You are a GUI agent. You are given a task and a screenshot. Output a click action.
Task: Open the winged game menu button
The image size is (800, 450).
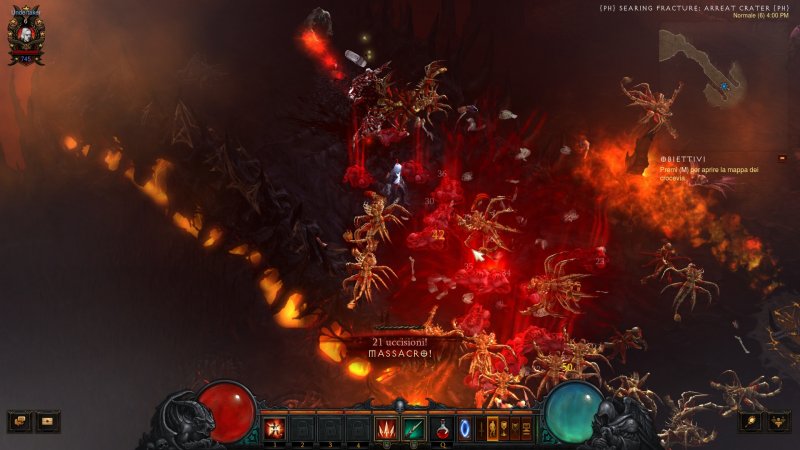[779, 421]
